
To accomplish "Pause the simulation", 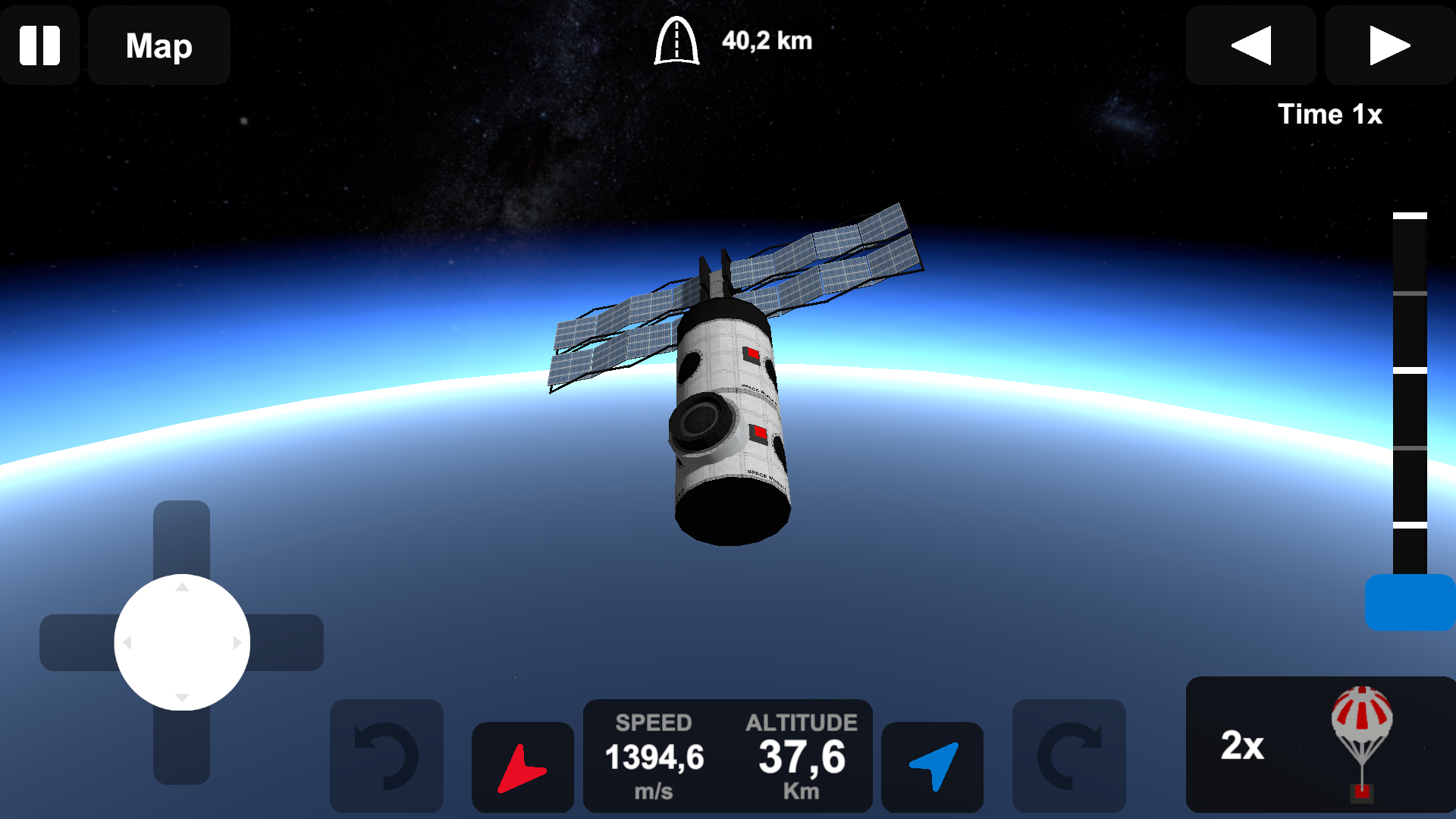I will click(39, 45).
